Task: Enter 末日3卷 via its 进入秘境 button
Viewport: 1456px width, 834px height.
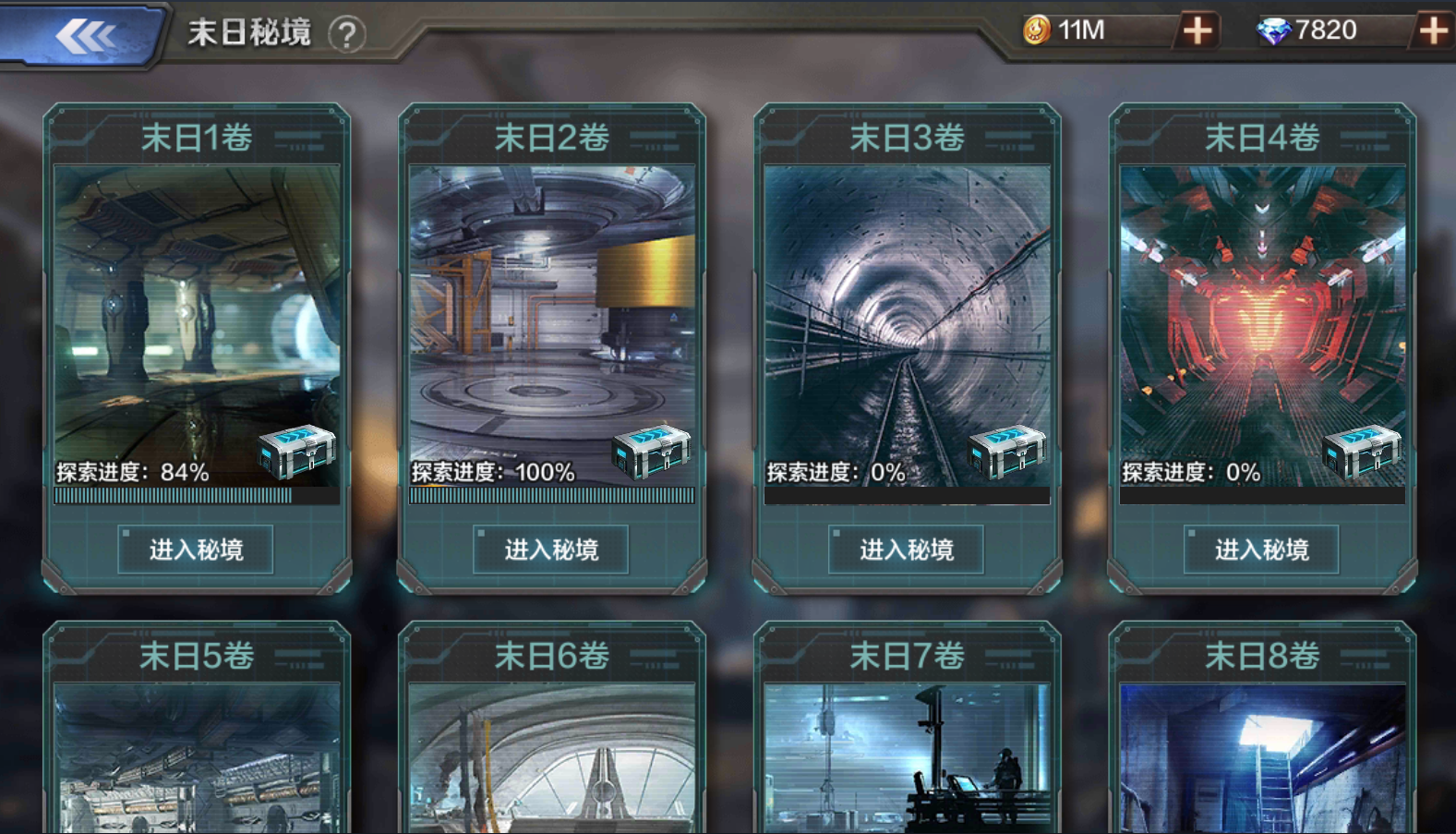Action: click(906, 549)
